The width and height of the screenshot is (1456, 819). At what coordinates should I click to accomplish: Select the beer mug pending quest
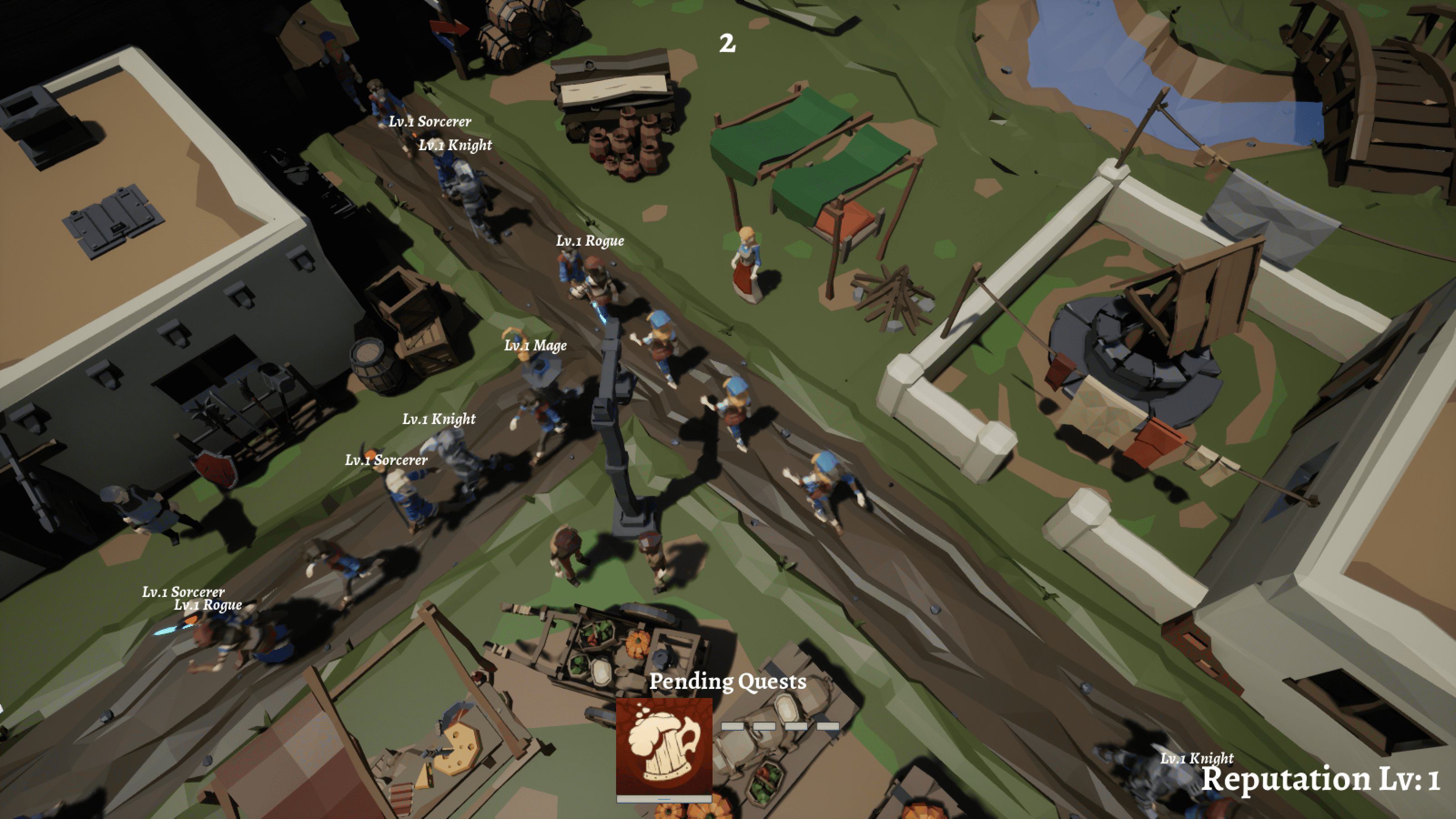pyautogui.click(x=663, y=747)
